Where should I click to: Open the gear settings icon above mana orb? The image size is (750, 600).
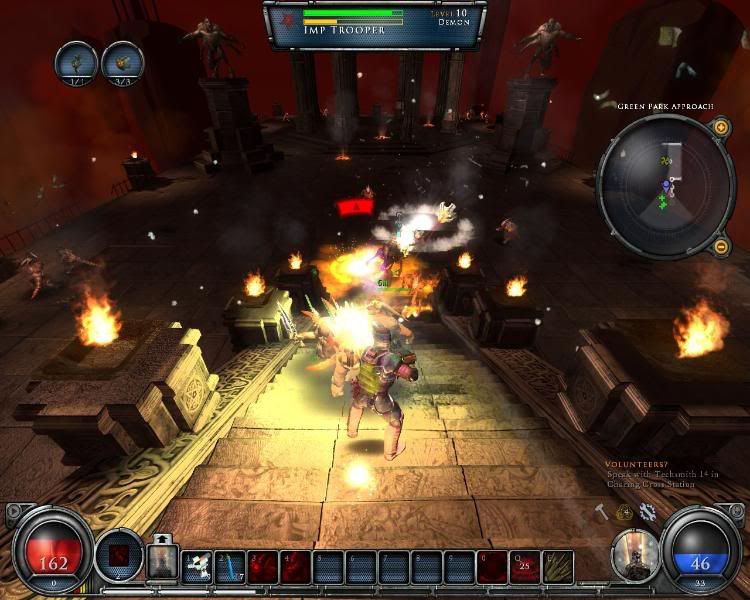[647, 512]
